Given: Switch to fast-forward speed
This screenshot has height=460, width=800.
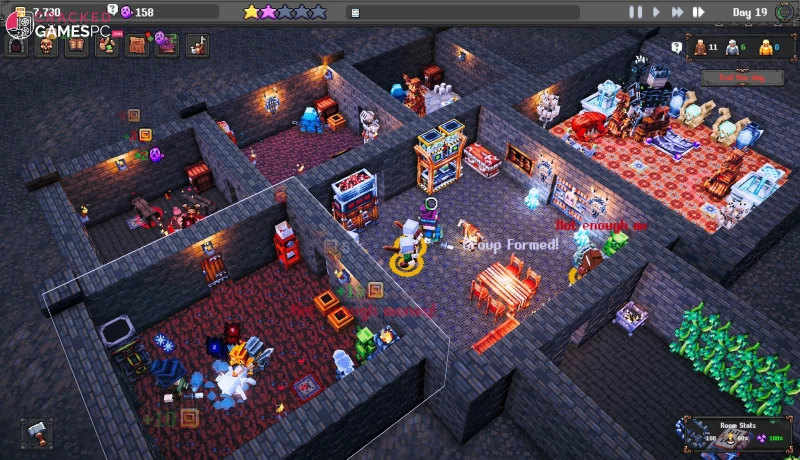Looking at the screenshot, I should point(677,12).
